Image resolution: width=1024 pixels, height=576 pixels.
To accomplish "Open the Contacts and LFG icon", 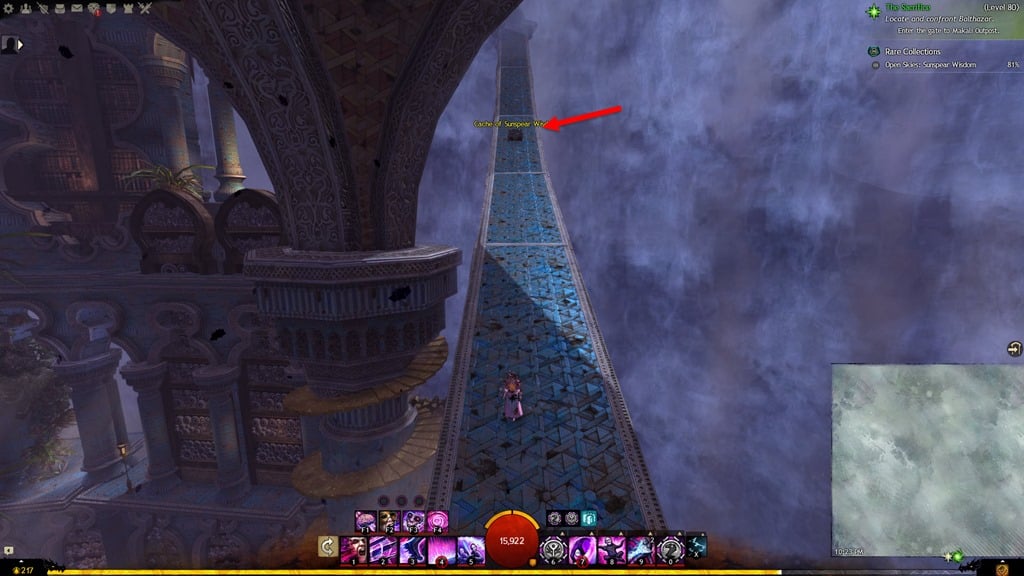I will click(x=24, y=9).
